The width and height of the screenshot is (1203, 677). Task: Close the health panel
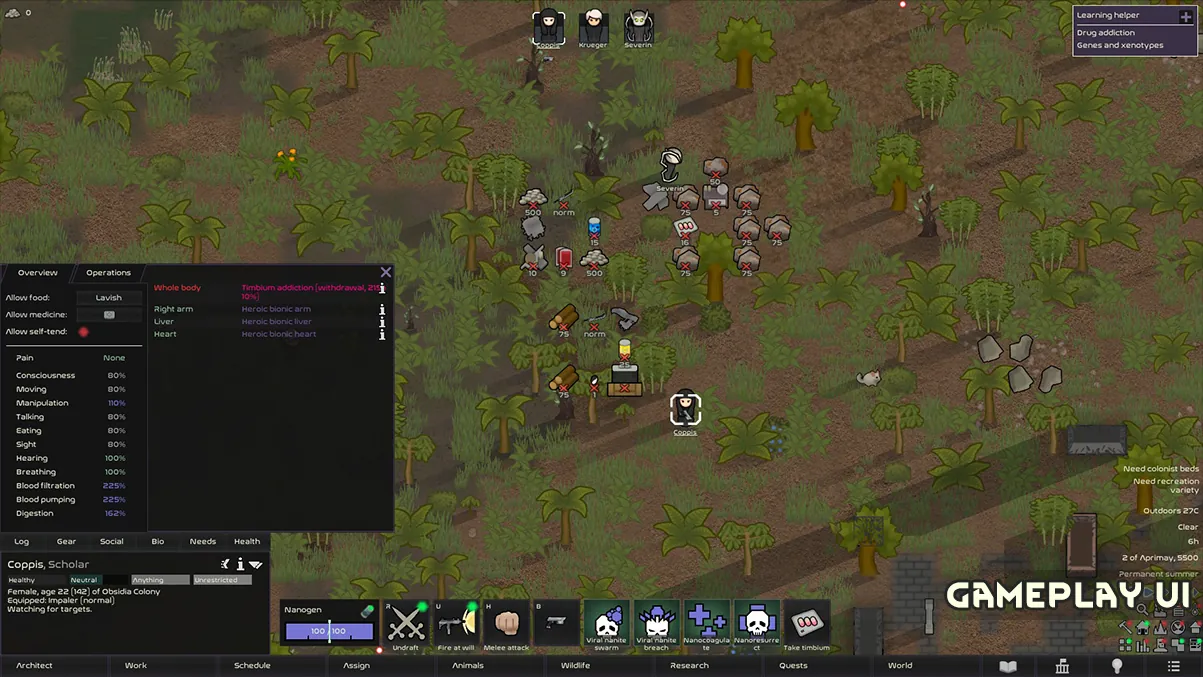[386, 272]
